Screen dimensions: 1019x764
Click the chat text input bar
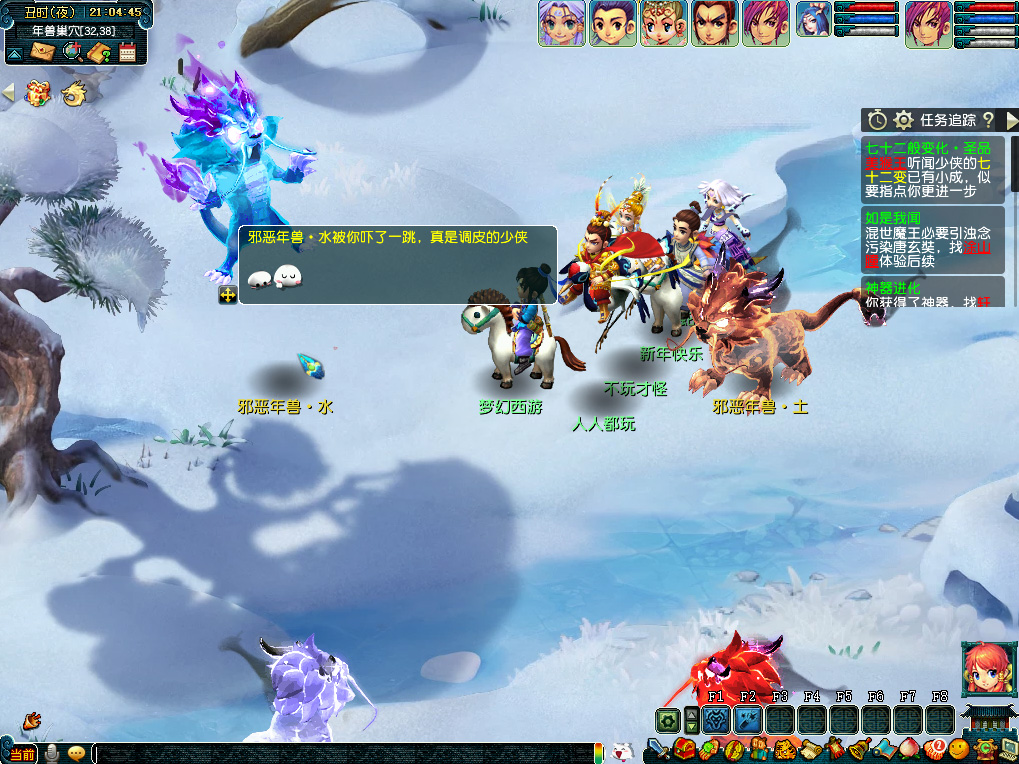point(342,753)
